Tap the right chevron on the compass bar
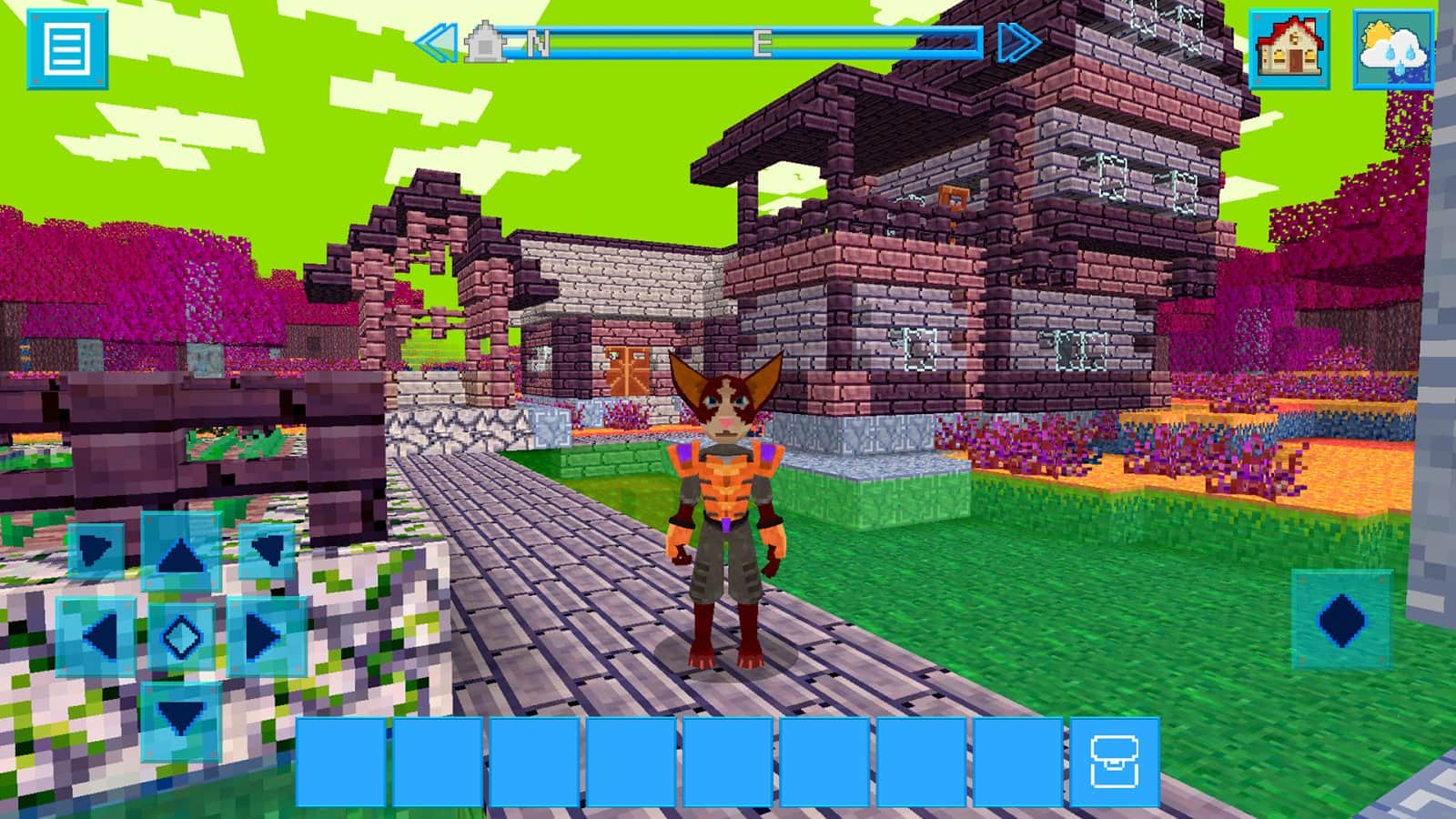1456x819 pixels. click(1019, 43)
